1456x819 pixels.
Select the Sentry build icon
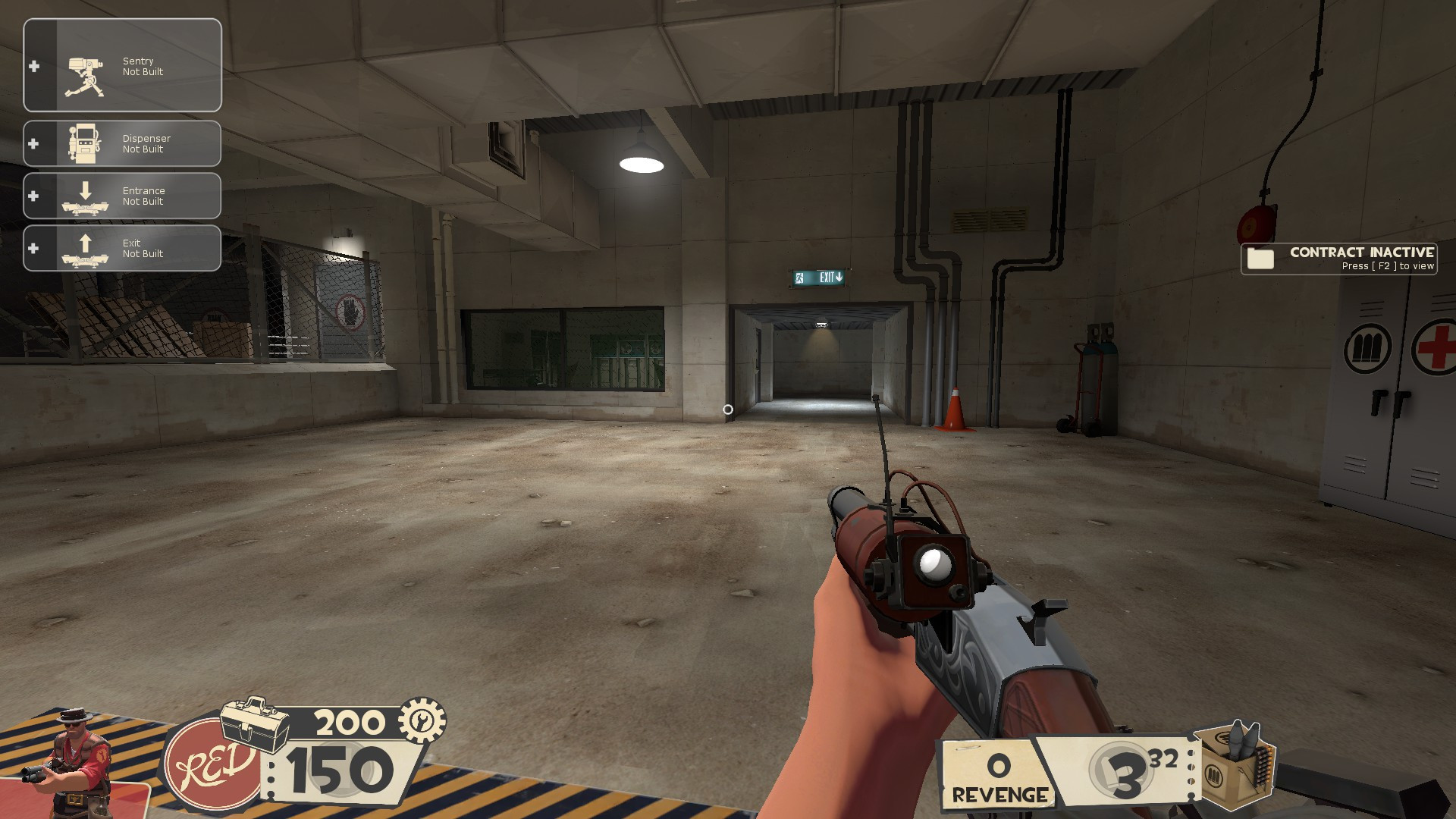coord(86,65)
